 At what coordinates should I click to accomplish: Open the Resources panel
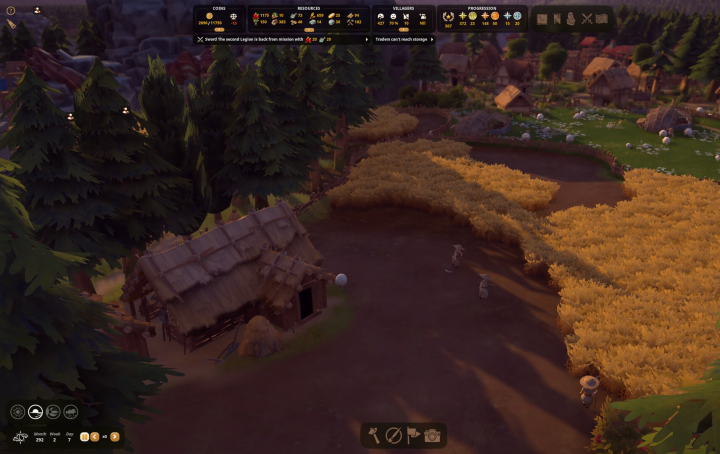308,18
